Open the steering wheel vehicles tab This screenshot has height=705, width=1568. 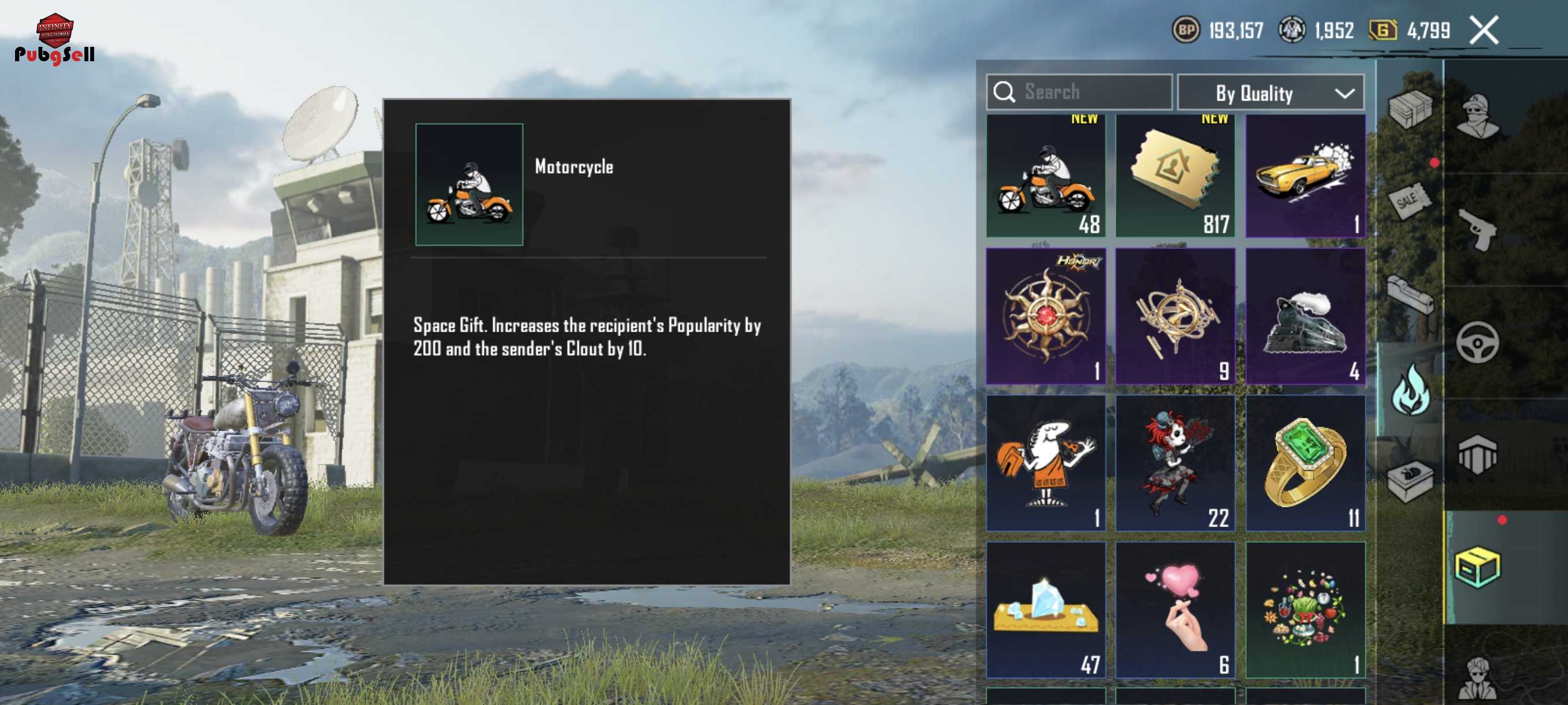click(x=1477, y=343)
